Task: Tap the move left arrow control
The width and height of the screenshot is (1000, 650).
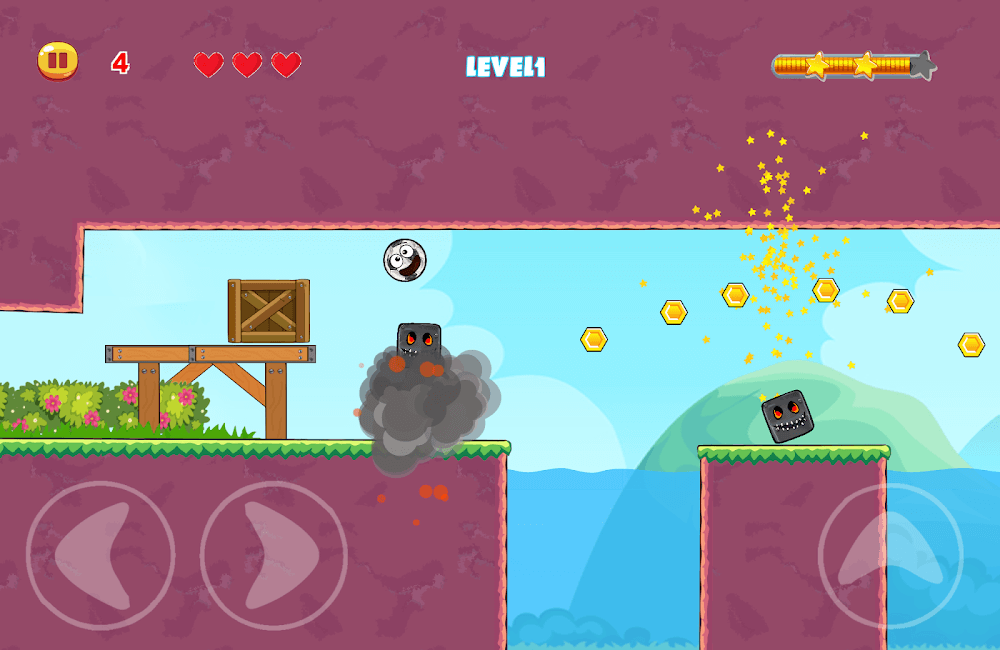Action: [100, 555]
